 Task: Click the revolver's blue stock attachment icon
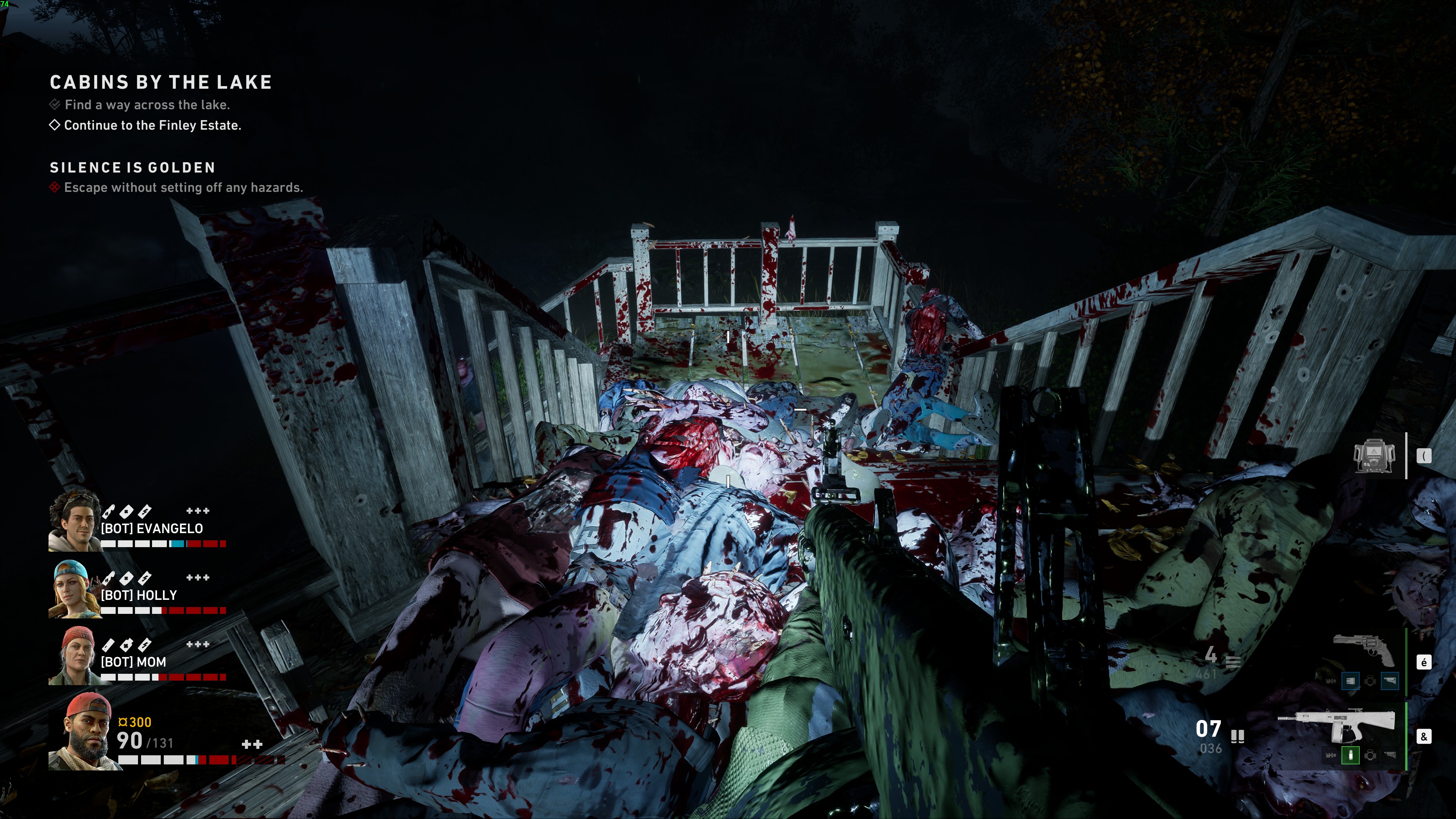coord(1391,681)
